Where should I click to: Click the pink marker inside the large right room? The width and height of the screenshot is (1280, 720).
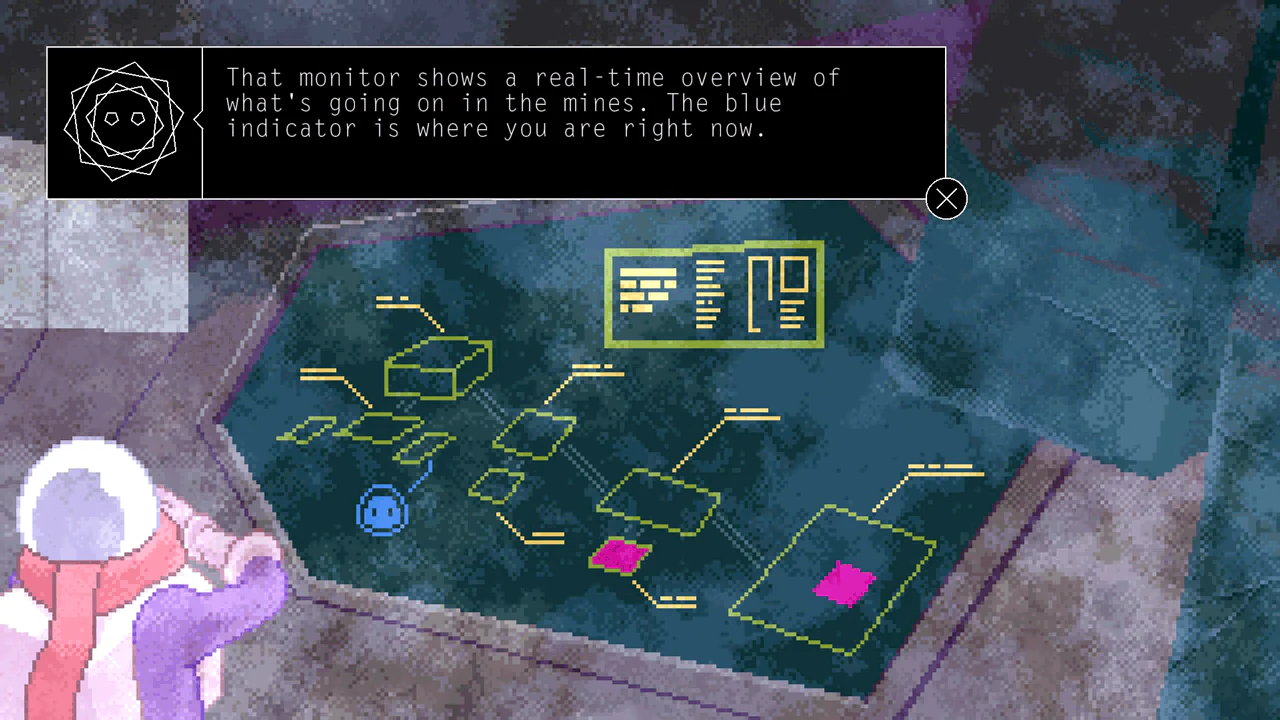[x=845, y=583]
